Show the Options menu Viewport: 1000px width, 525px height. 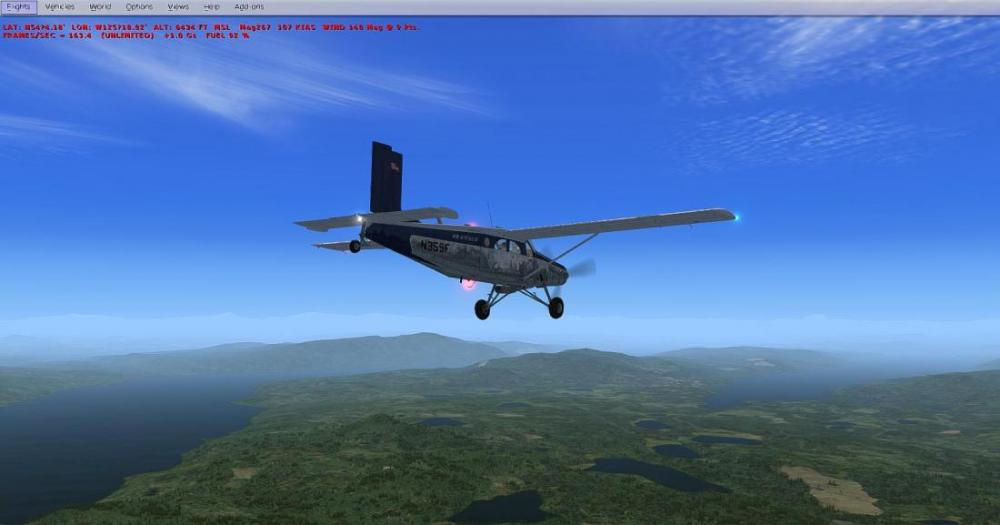[x=139, y=7]
